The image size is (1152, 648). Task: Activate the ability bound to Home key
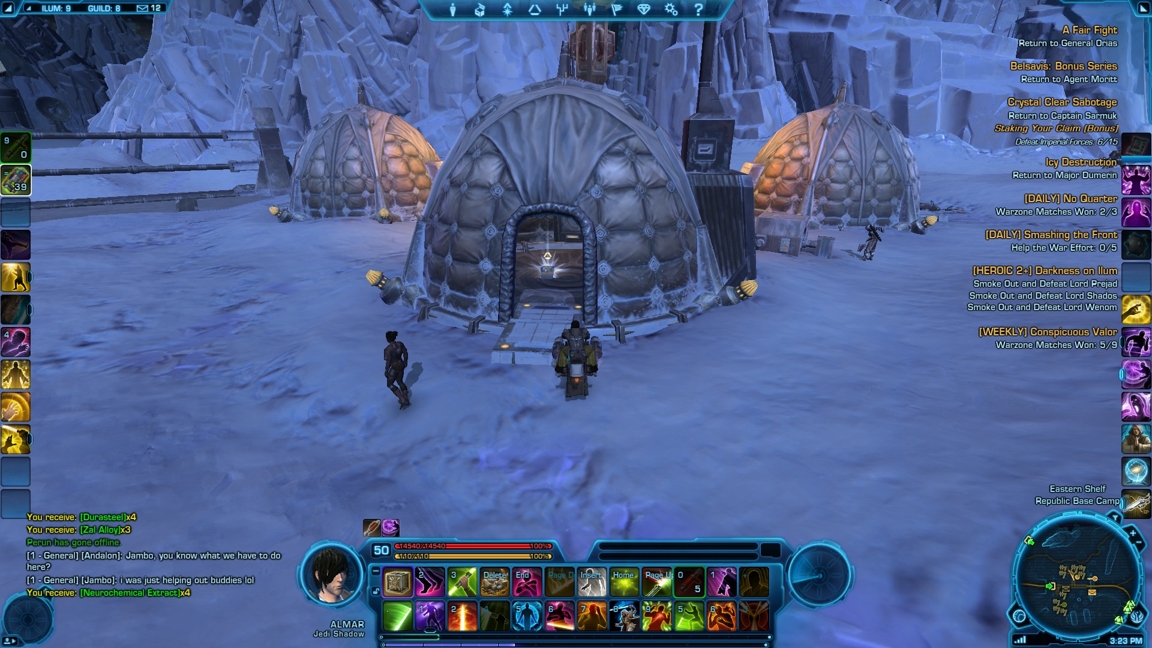click(x=624, y=582)
